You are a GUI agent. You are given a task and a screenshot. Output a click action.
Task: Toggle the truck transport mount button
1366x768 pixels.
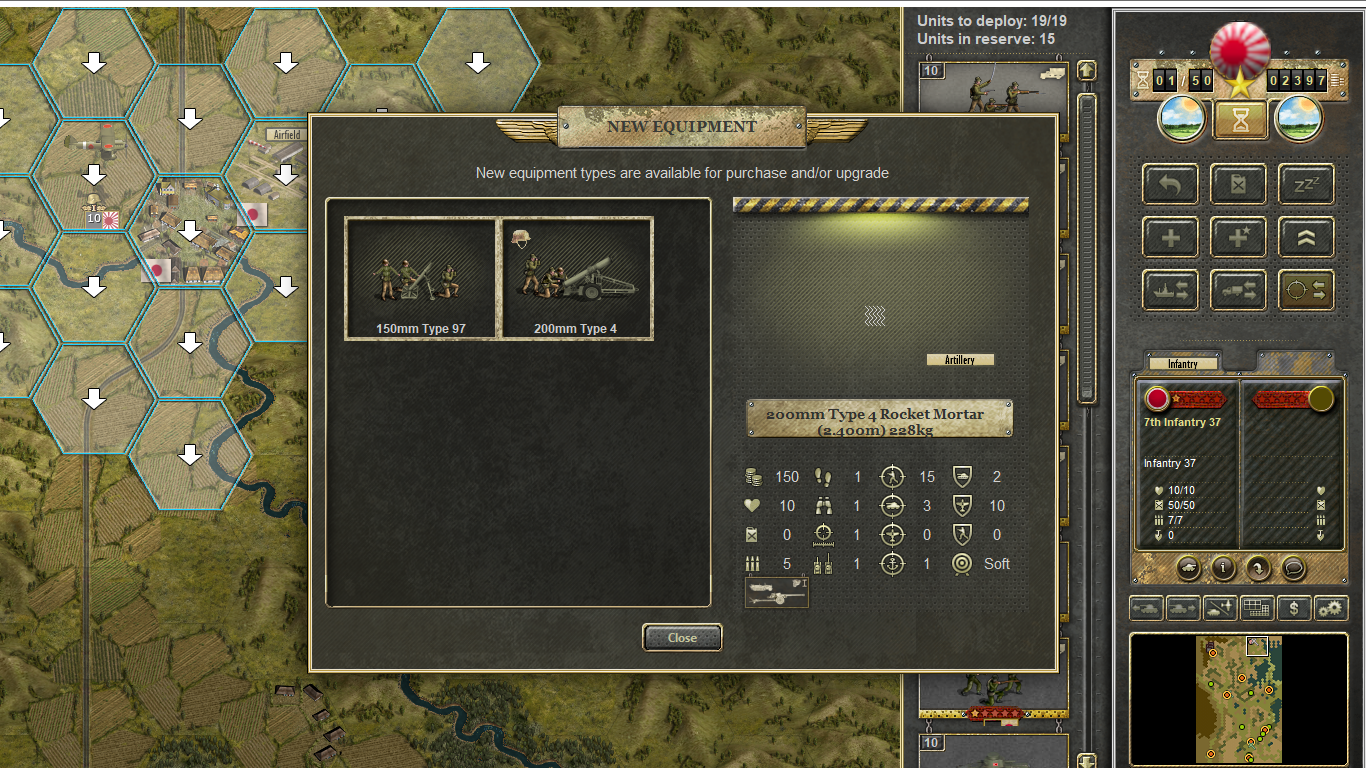point(1238,291)
